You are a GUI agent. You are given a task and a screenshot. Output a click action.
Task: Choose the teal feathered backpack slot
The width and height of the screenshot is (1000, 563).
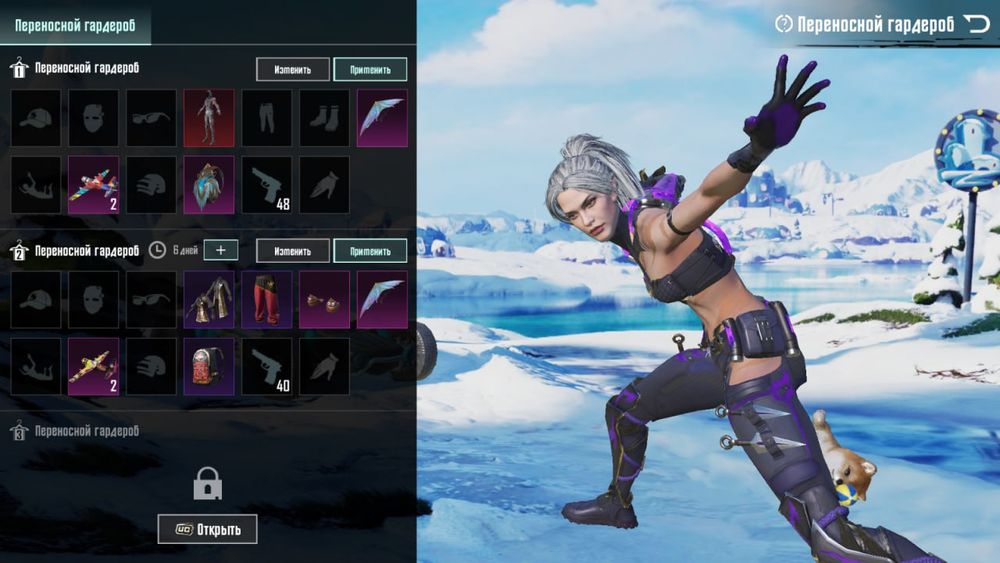pos(208,184)
